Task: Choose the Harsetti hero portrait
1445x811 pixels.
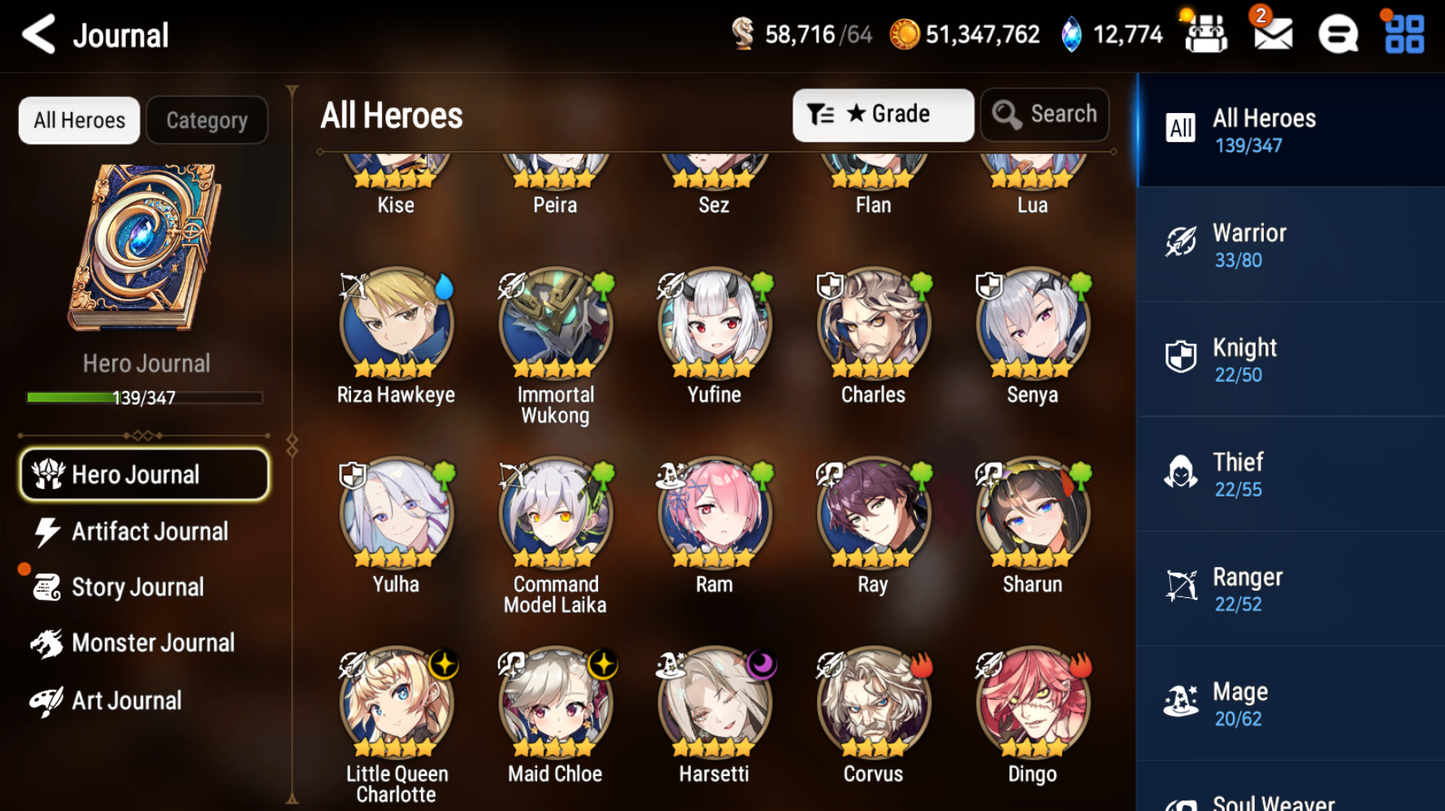Action: (714, 703)
